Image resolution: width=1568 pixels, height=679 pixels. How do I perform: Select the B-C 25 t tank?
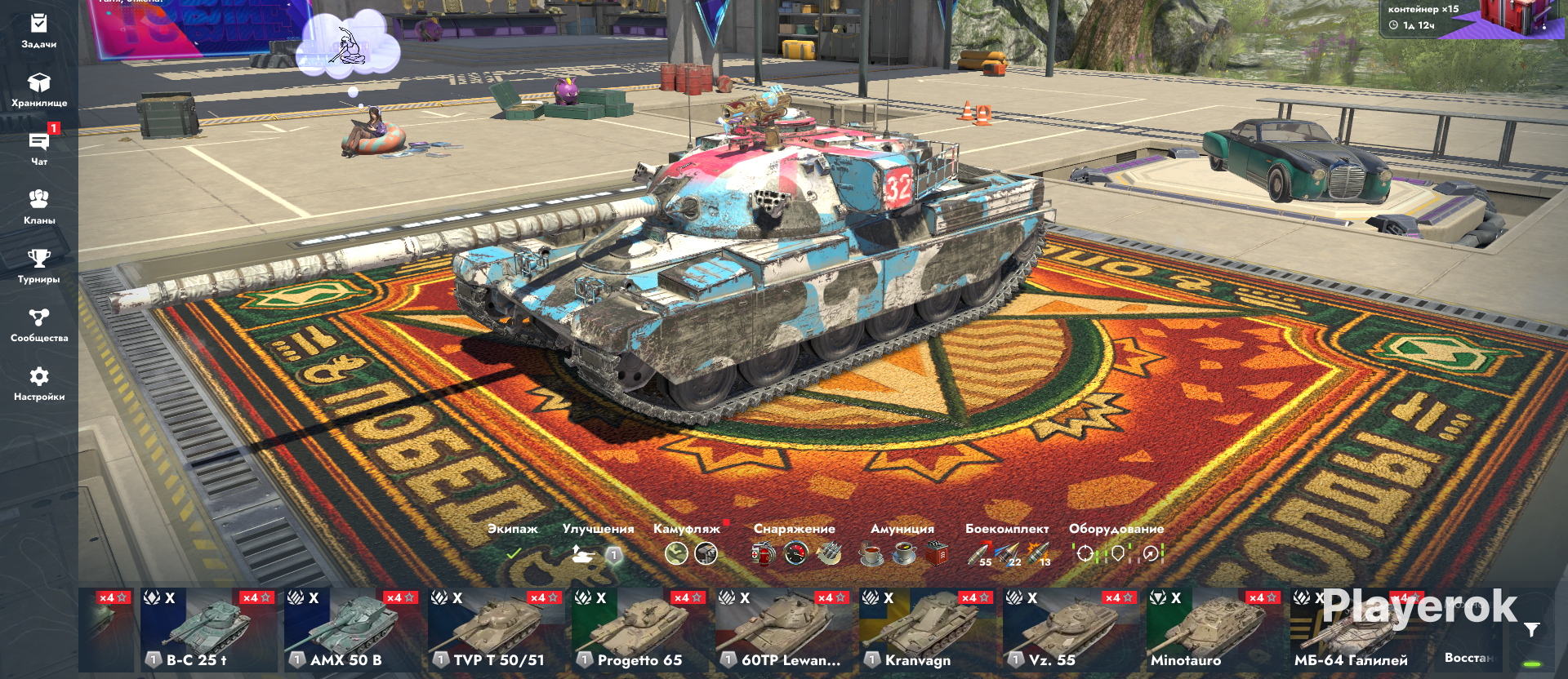click(x=209, y=630)
